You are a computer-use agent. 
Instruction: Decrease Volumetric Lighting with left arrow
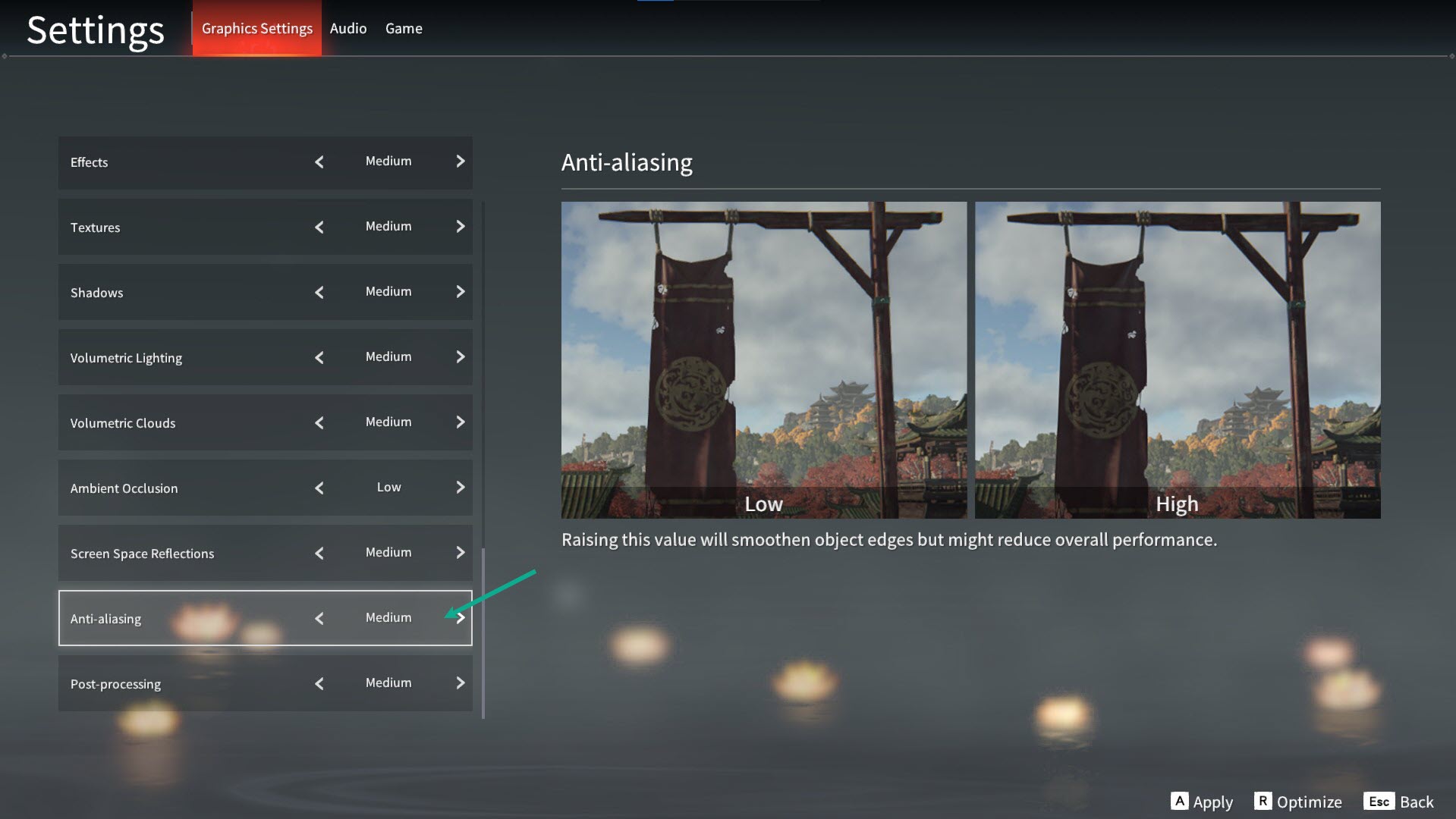click(x=319, y=357)
